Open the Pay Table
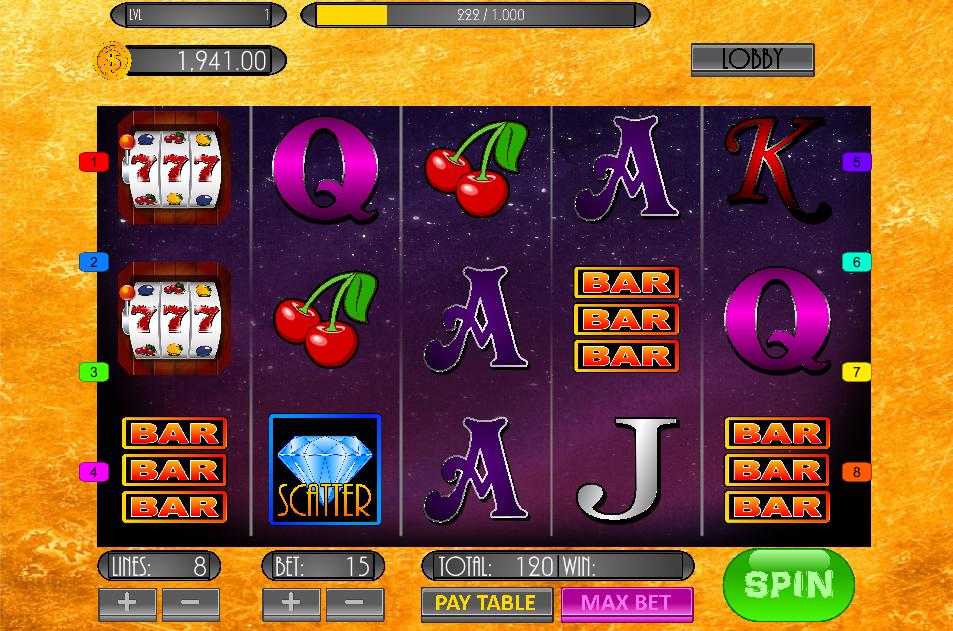This screenshot has width=953, height=631. tap(486, 603)
